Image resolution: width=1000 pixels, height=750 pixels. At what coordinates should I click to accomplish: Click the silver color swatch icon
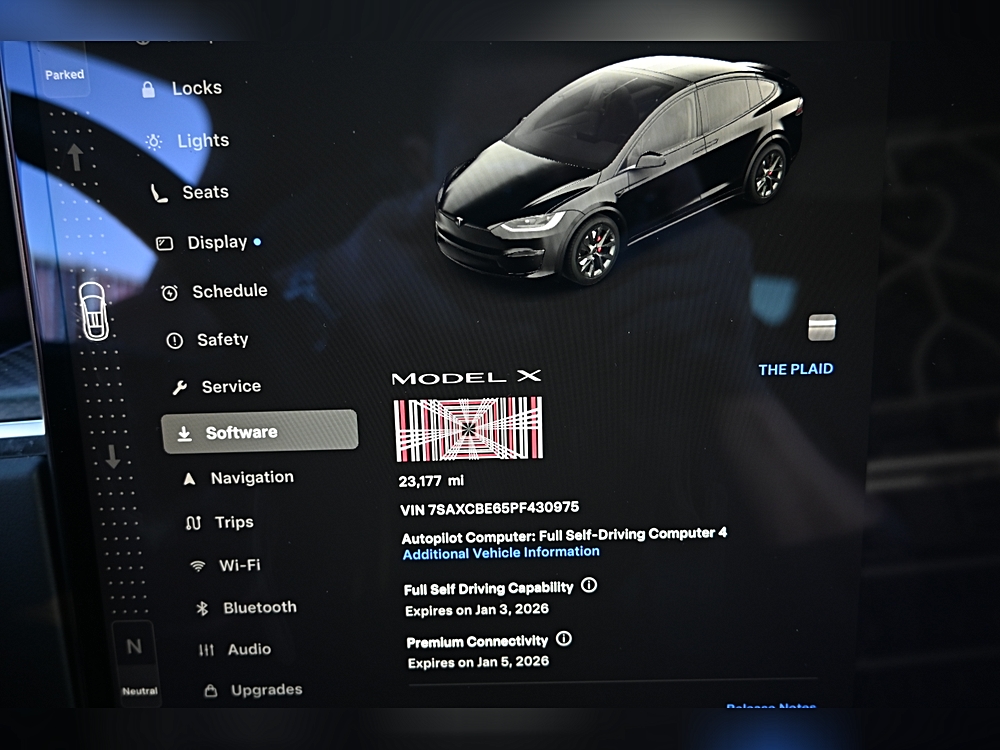[x=821, y=327]
